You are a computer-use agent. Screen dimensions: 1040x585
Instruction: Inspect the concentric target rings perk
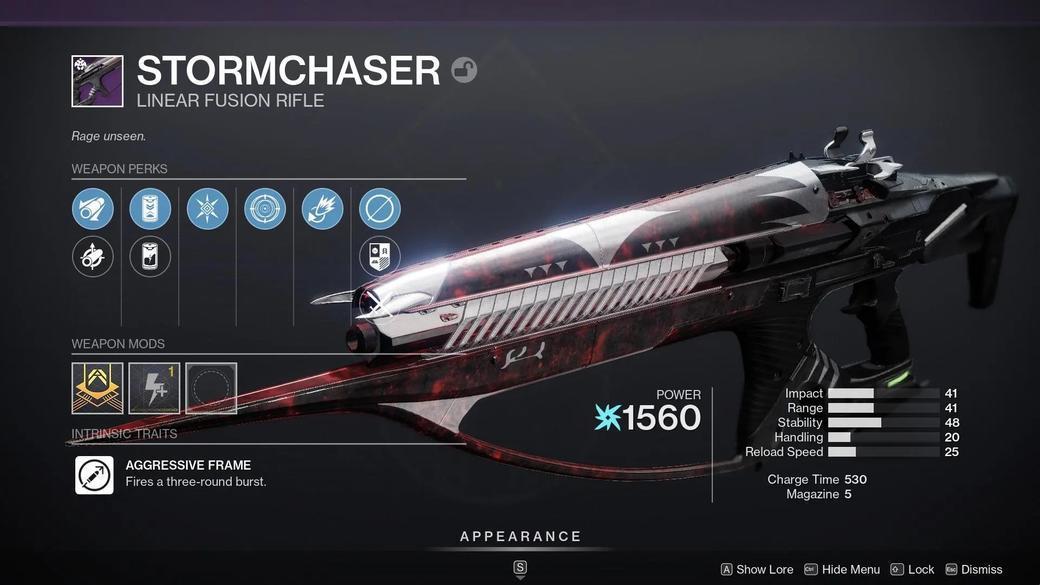pyautogui.click(x=265, y=209)
